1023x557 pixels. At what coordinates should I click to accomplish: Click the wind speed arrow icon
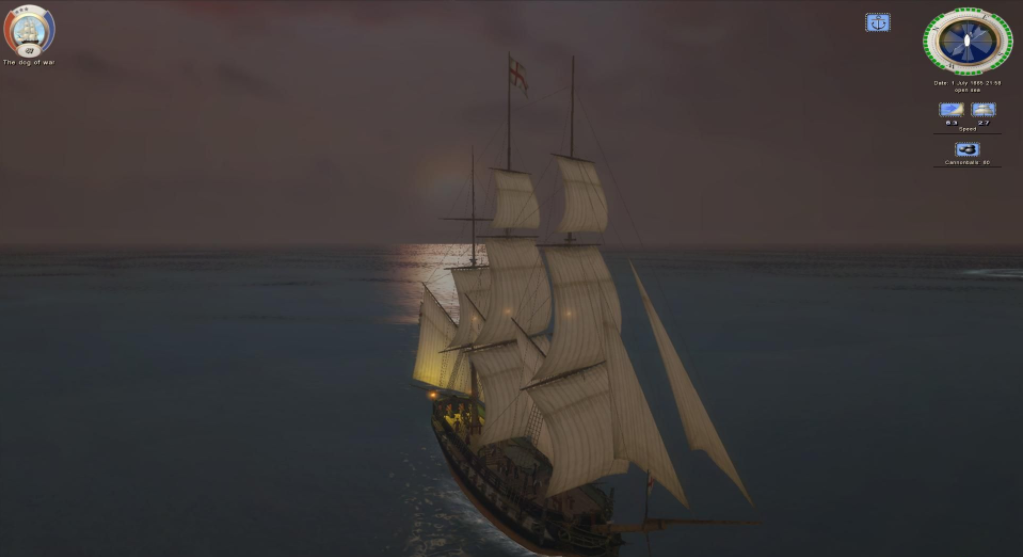pos(950,109)
